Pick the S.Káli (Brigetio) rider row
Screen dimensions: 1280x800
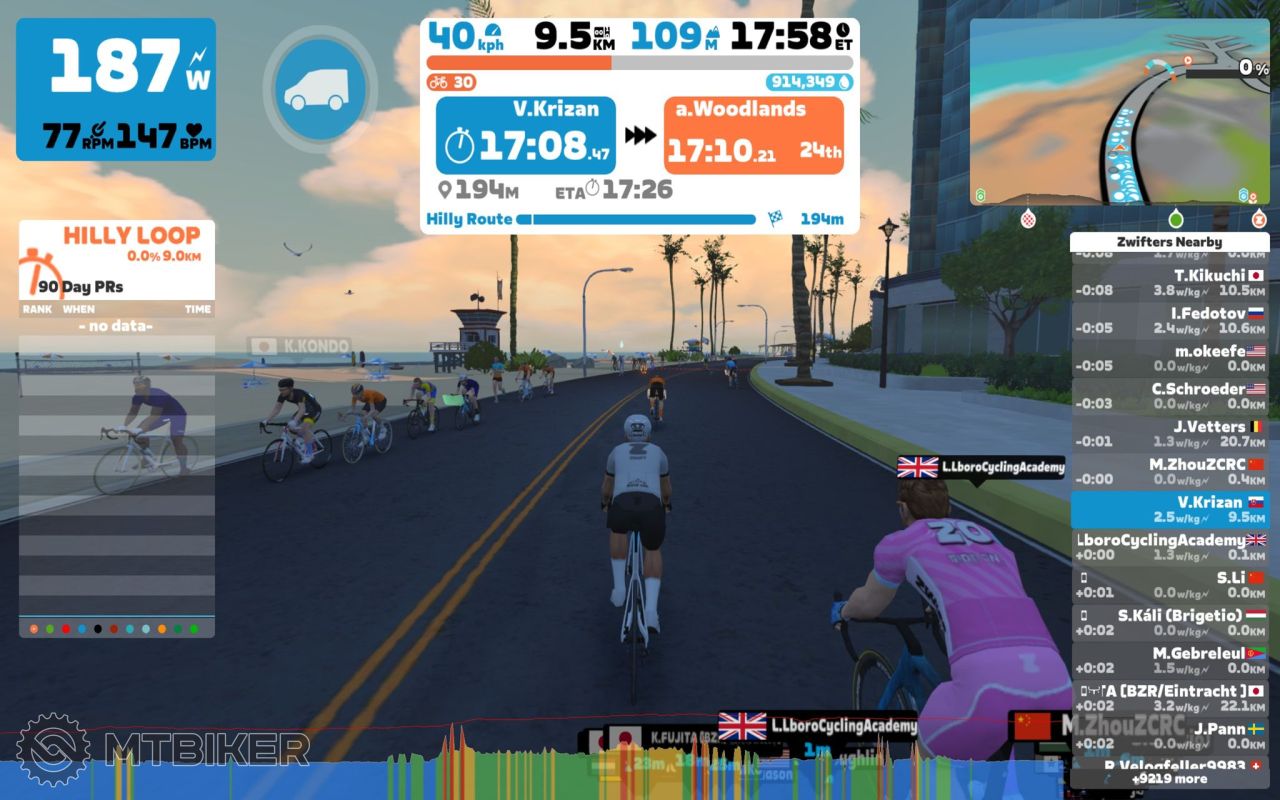[x=1169, y=623]
